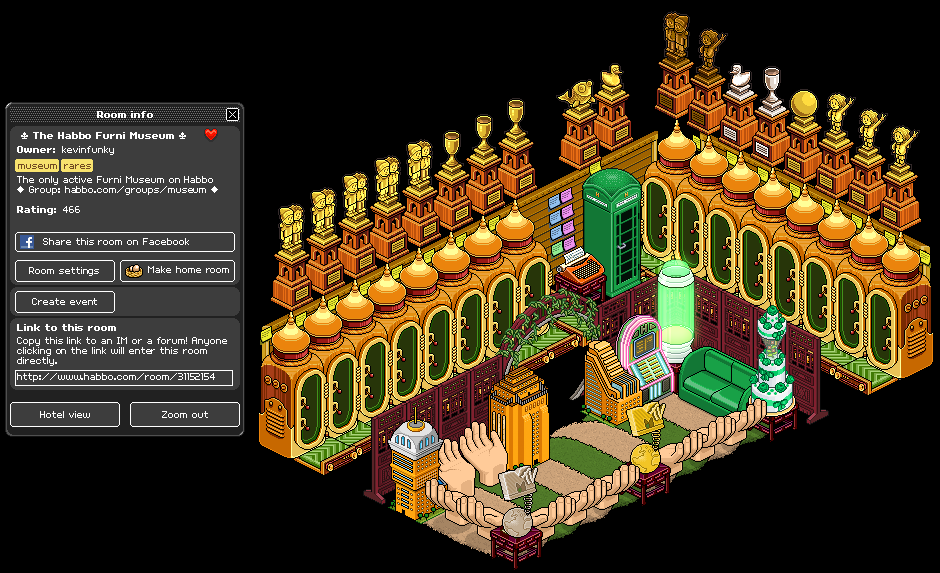This screenshot has height=573, width=940.
Task: Select the room link text field
Action: click(x=124, y=378)
